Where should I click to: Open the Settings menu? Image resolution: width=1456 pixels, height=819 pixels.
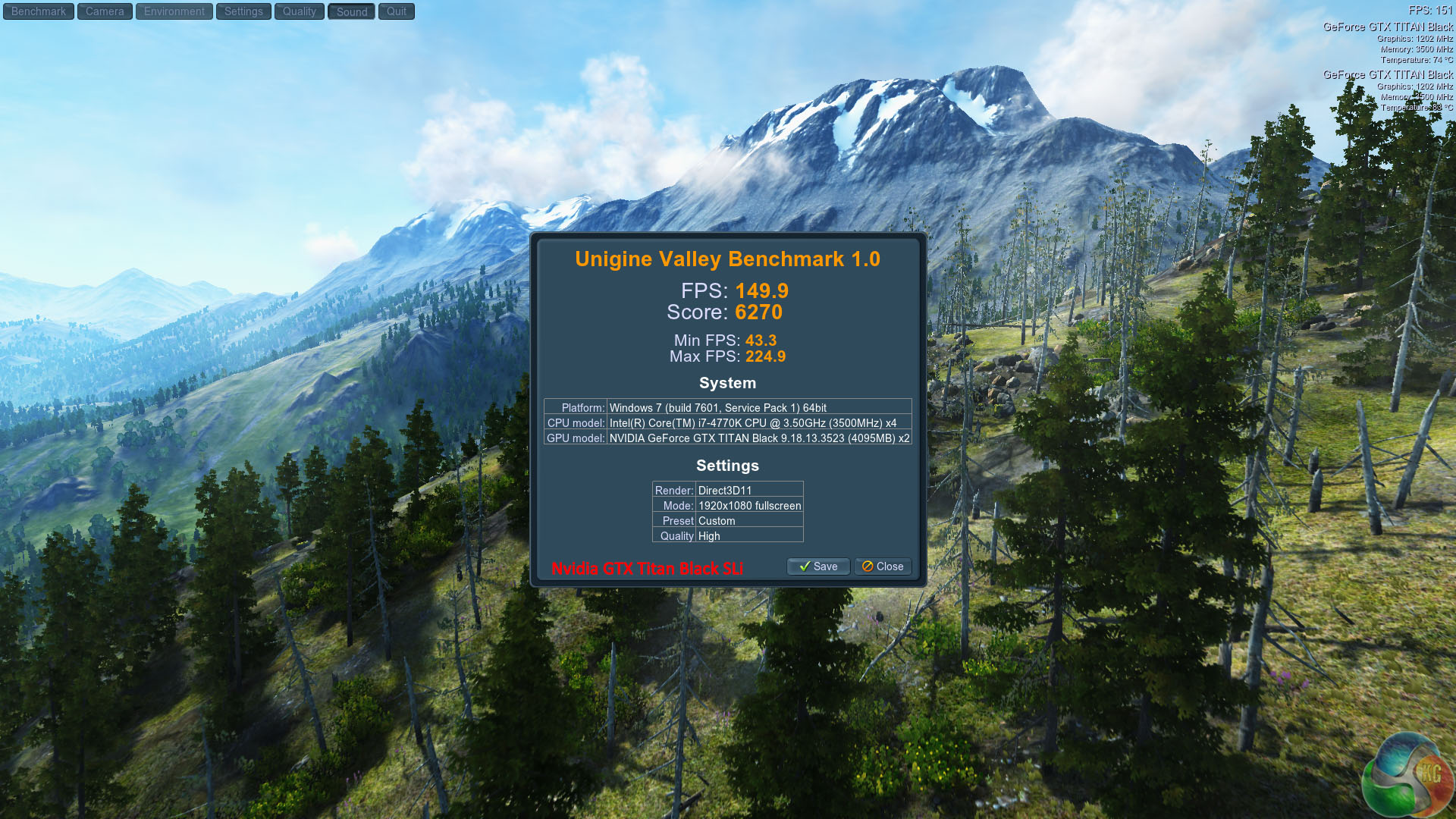(x=243, y=11)
